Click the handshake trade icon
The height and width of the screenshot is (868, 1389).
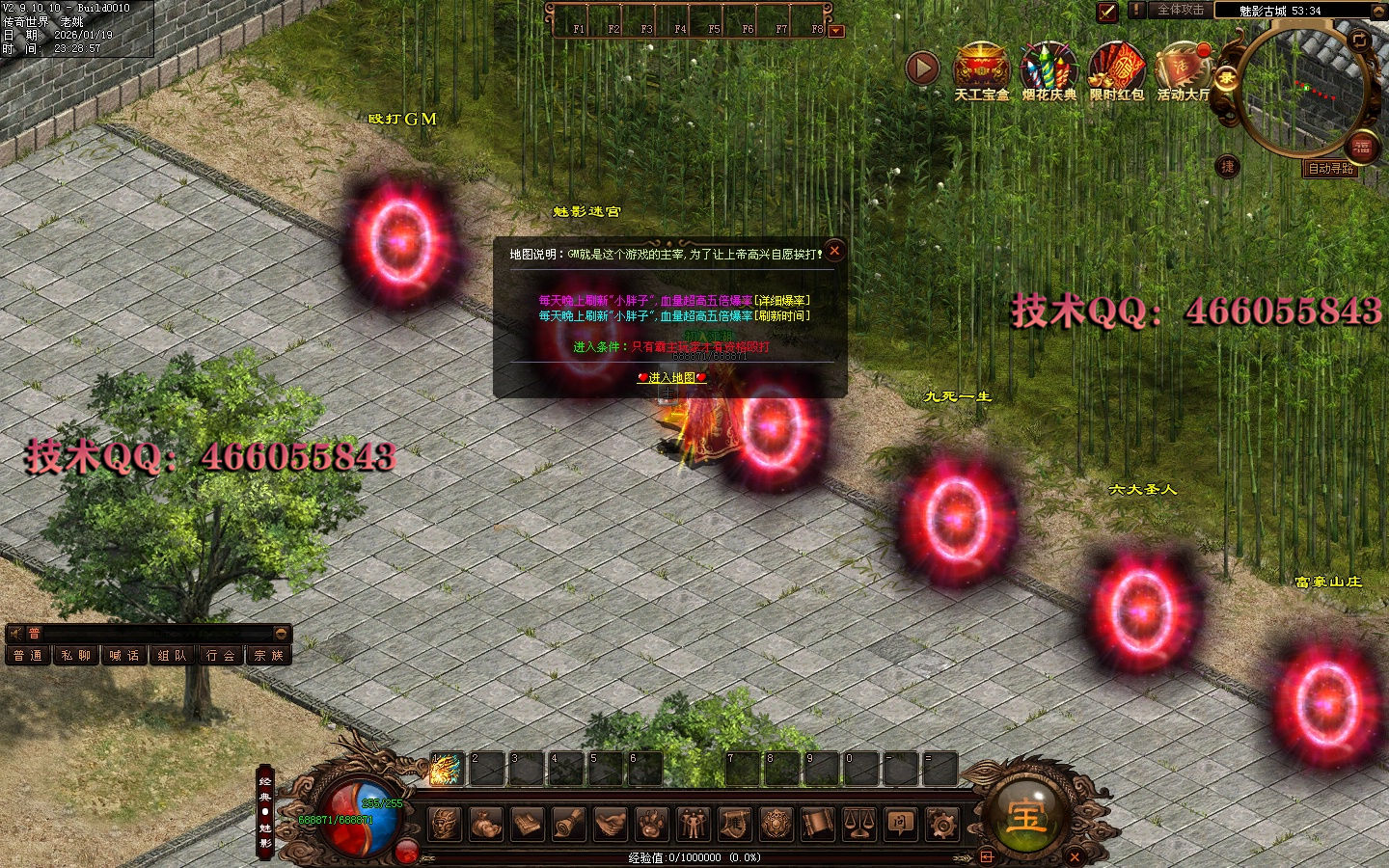point(610,824)
